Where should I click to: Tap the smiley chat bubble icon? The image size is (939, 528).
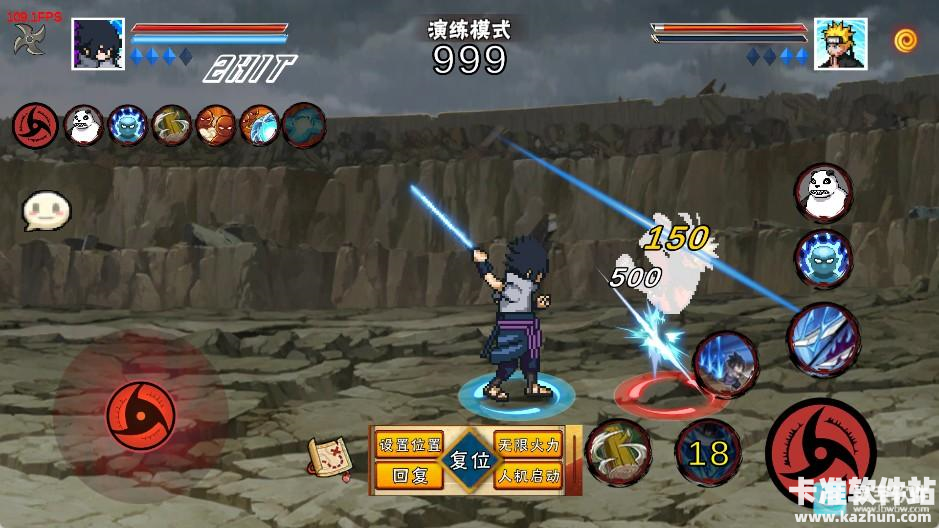pyautogui.click(x=45, y=211)
